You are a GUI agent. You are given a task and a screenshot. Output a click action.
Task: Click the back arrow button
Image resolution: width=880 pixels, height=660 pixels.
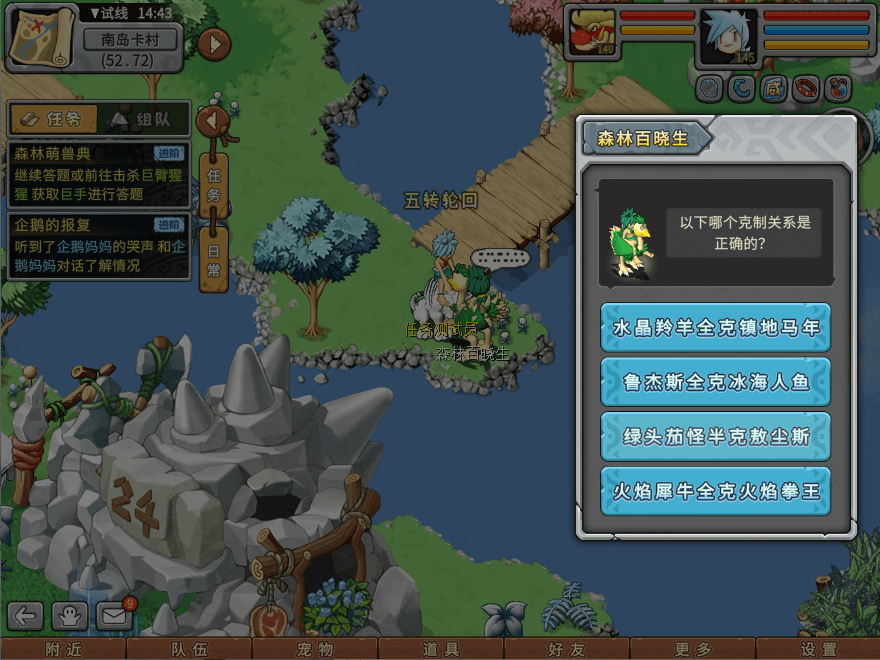pos(27,617)
